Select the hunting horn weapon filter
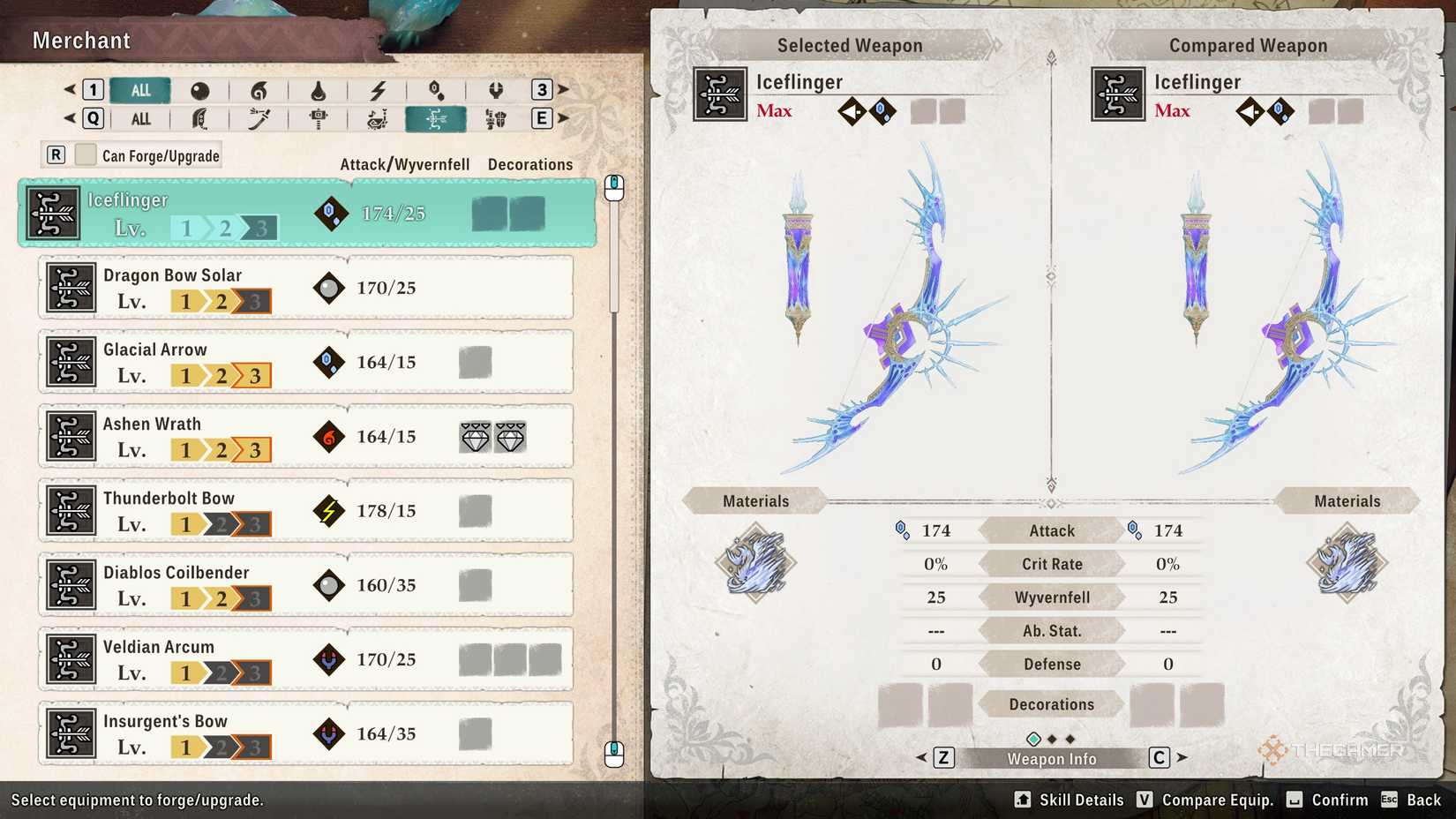 coord(379,118)
